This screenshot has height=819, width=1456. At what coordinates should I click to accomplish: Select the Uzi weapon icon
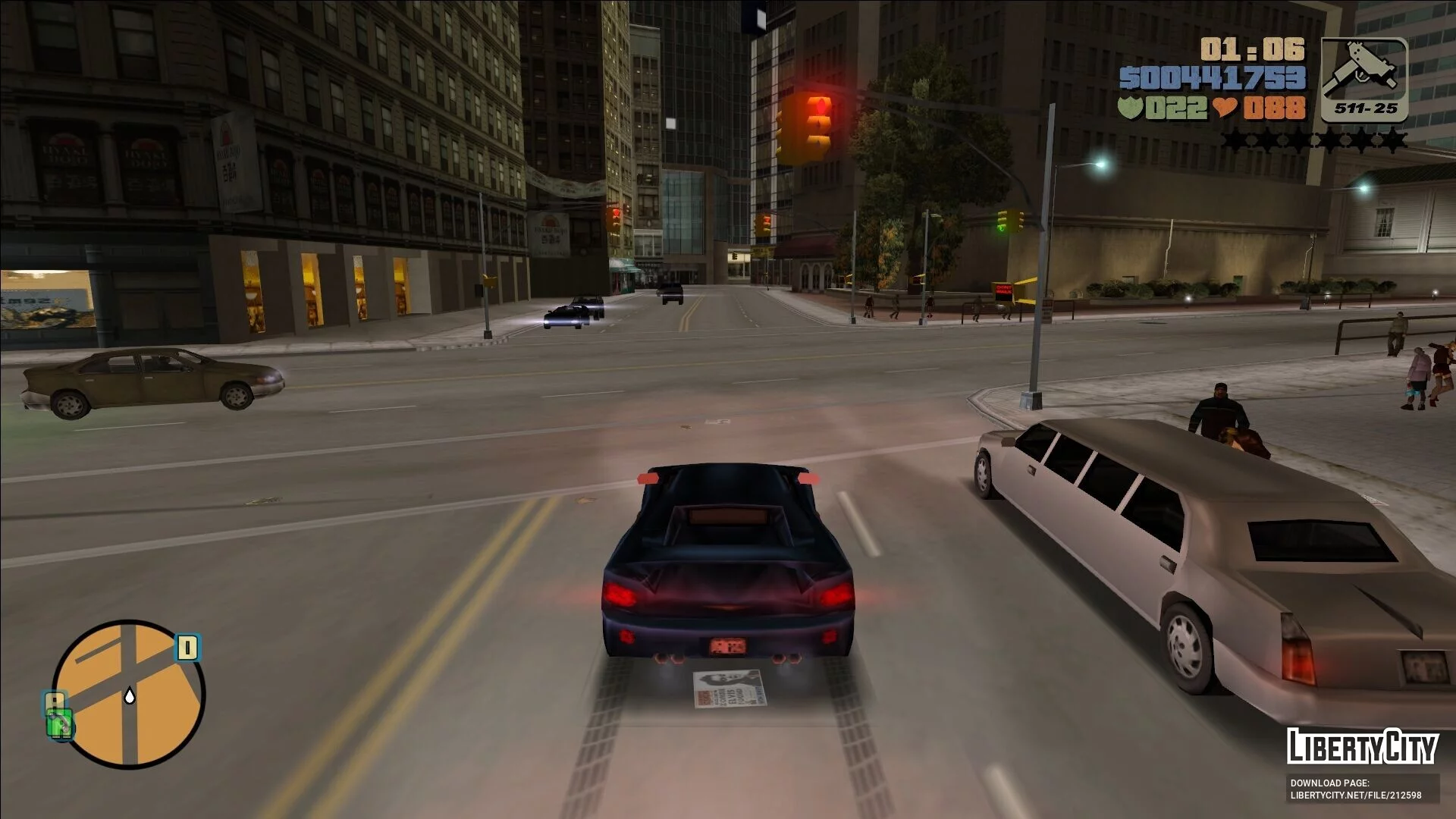[1363, 79]
